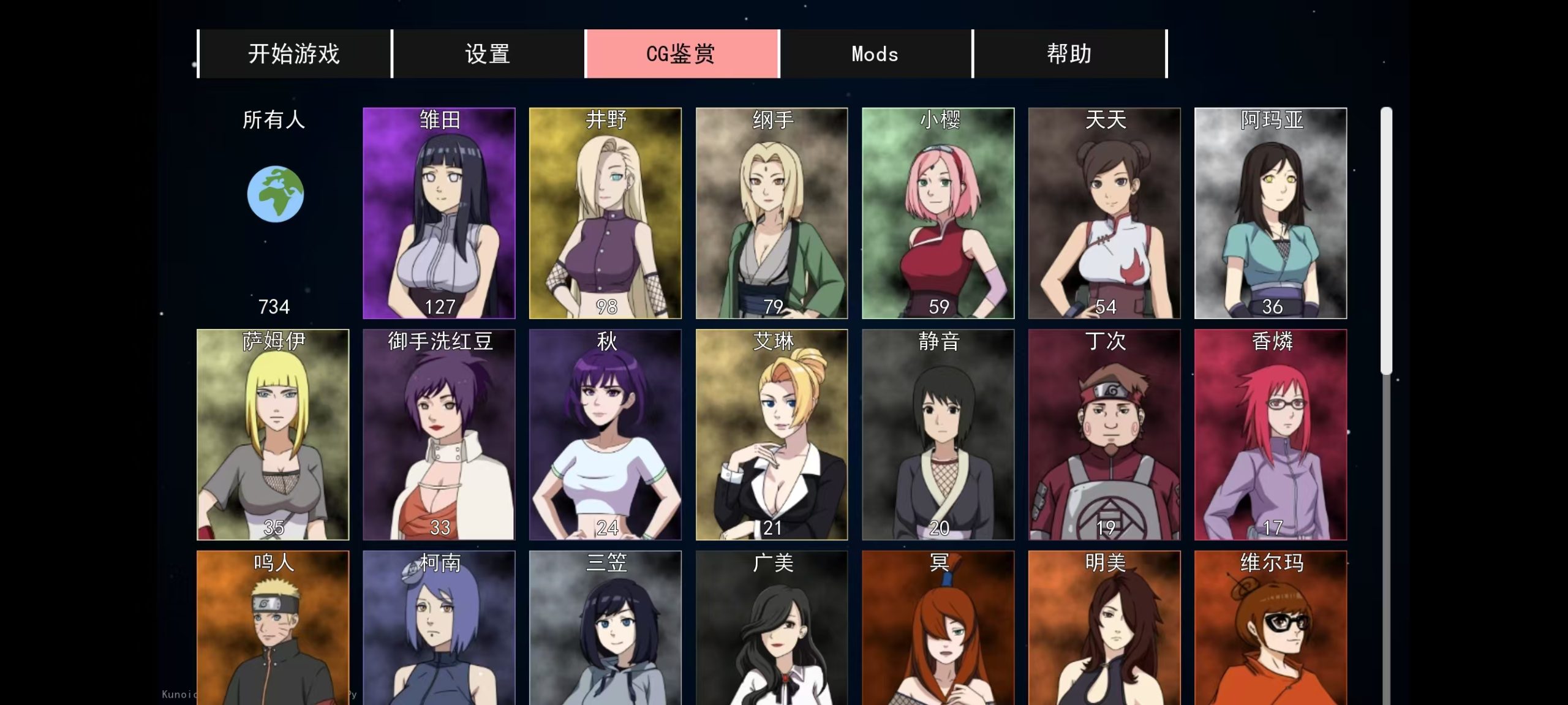1568x705 pixels.
Task: Select the 阿玛亚 character card
Action: click(x=1271, y=213)
